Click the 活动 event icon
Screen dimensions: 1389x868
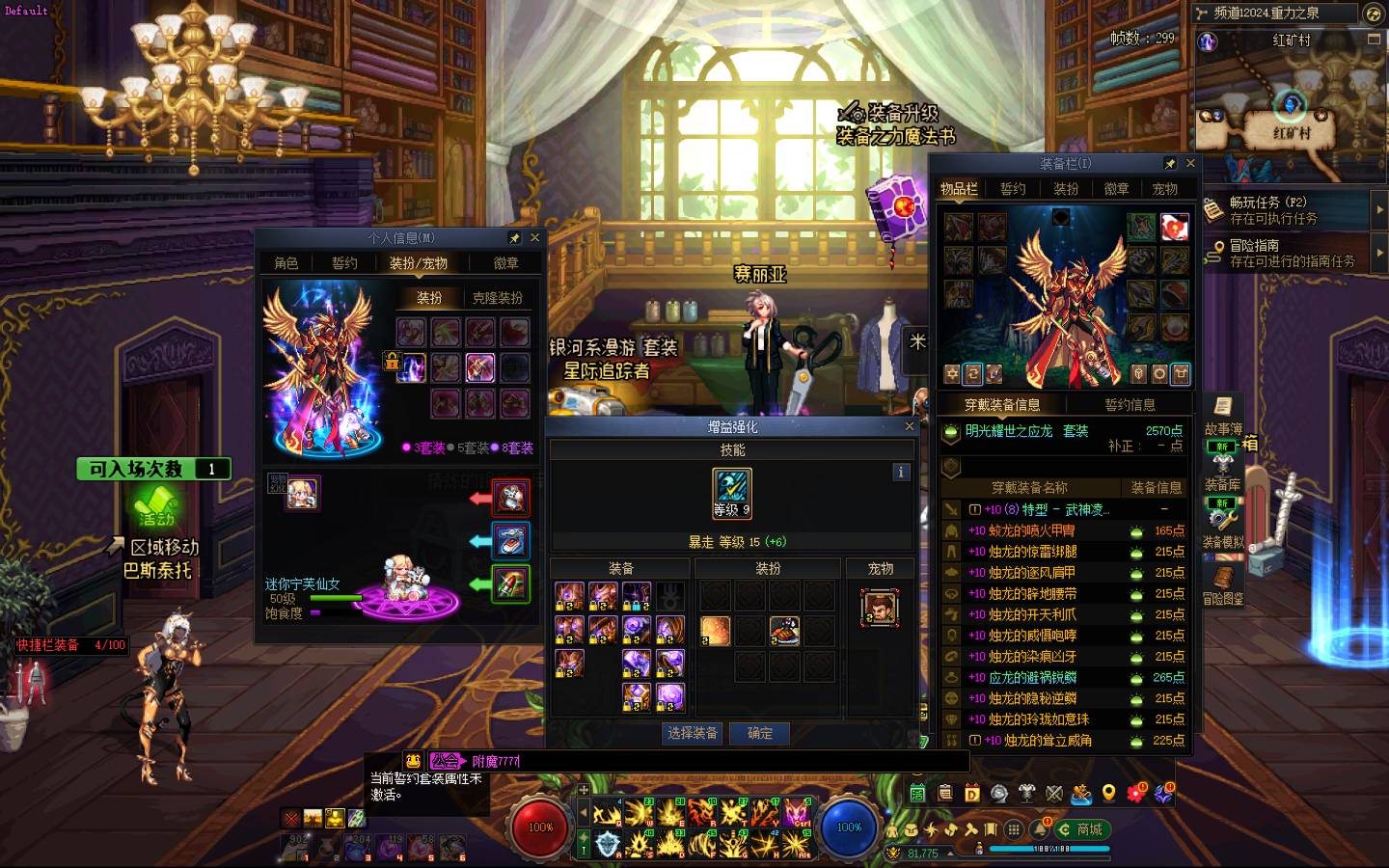point(154,504)
